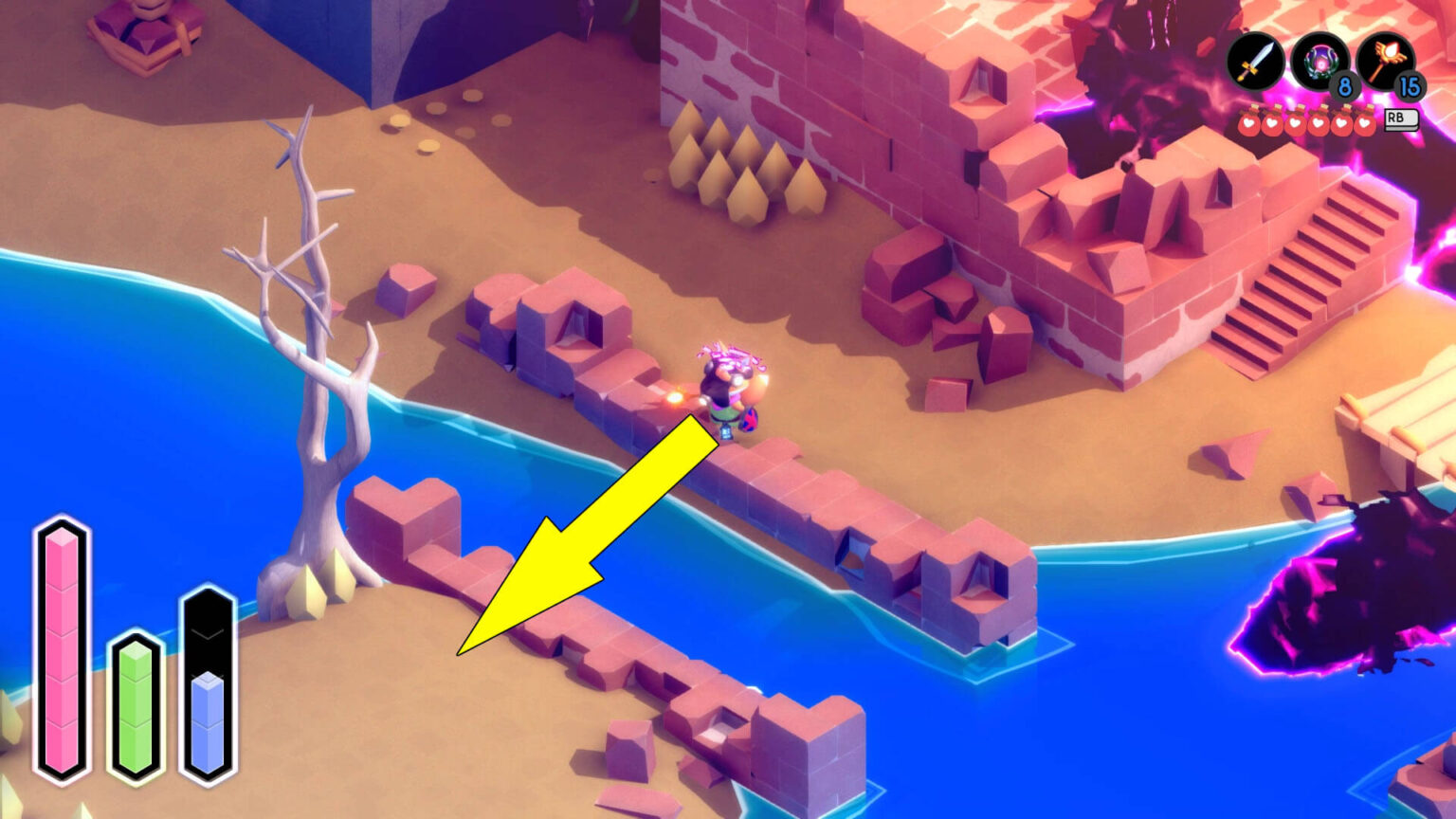Click the character's blue shield
This screenshot has width=1456, height=819.
(749, 417)
